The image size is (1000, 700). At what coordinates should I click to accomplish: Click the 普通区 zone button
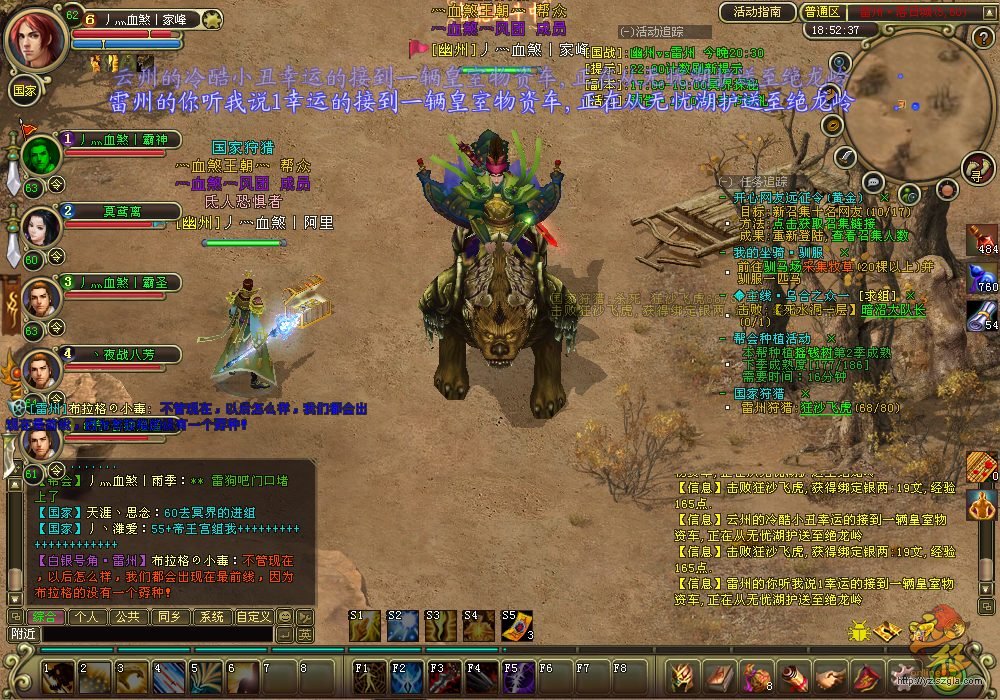tap(822, 12)
